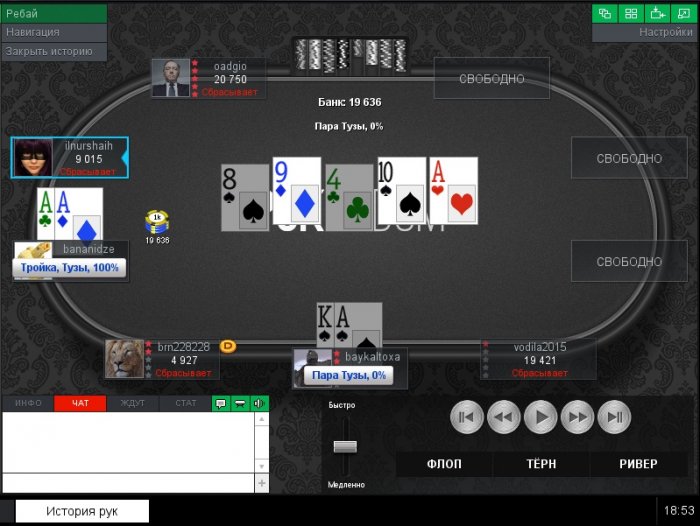Toggle the sound speaker icon

click(x=260, y=403)
